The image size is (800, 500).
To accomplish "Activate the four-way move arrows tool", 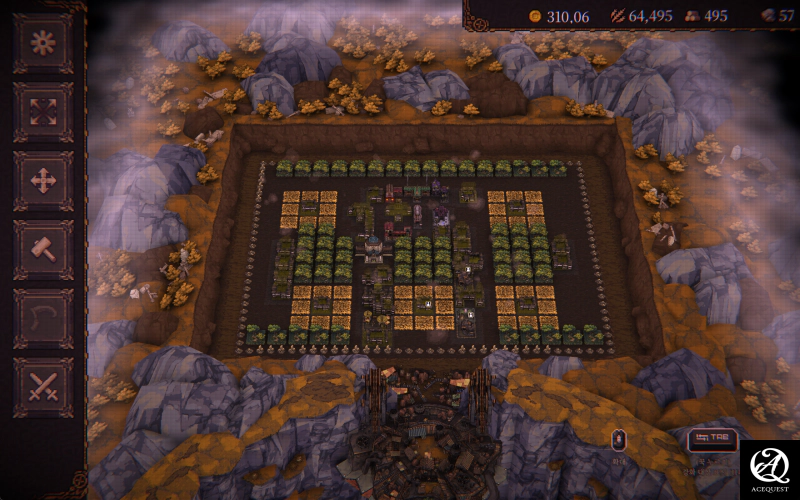I will pyautogui.click(x=43, y=181).
